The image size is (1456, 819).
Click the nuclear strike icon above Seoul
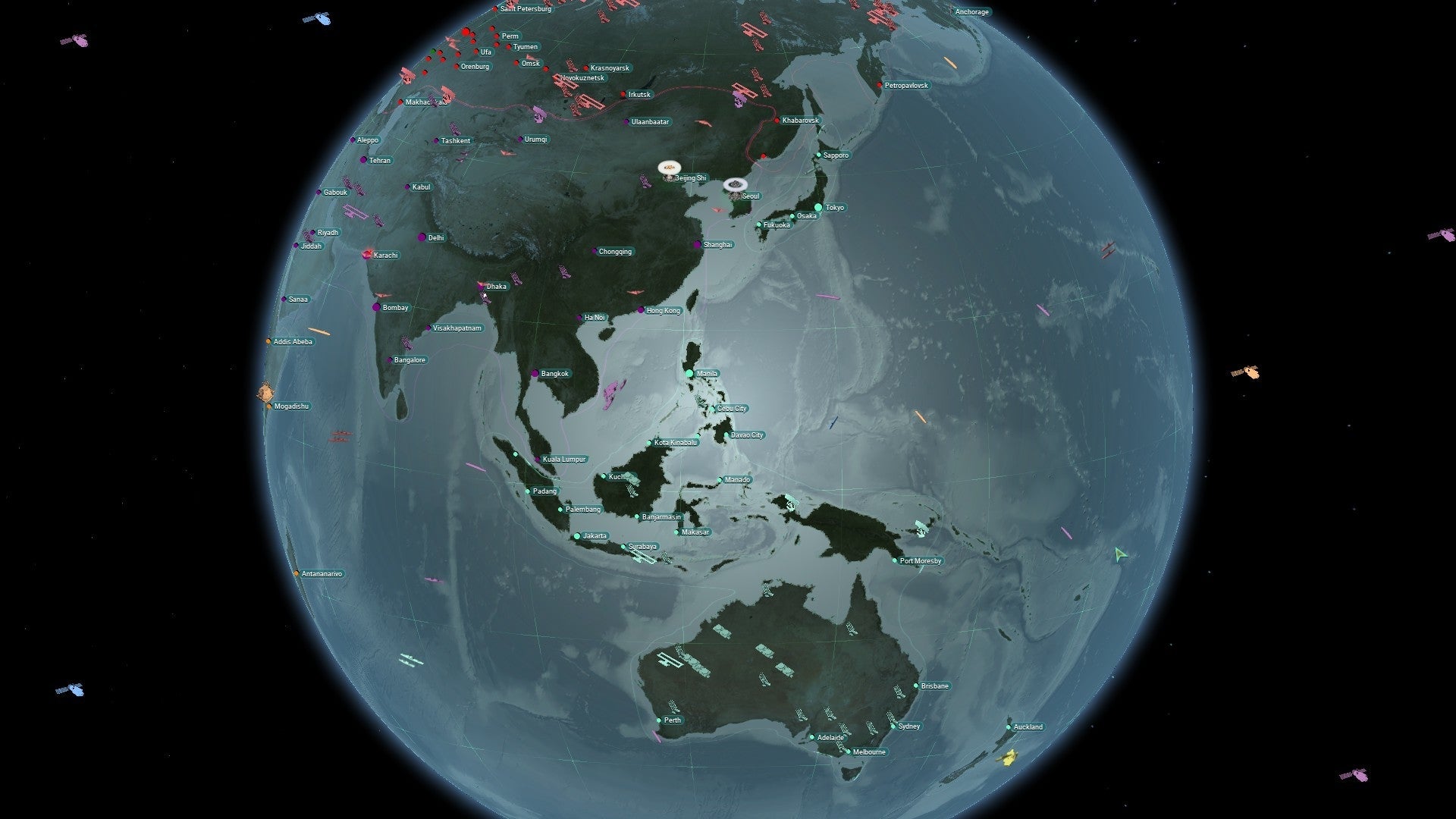click(734, 184)
